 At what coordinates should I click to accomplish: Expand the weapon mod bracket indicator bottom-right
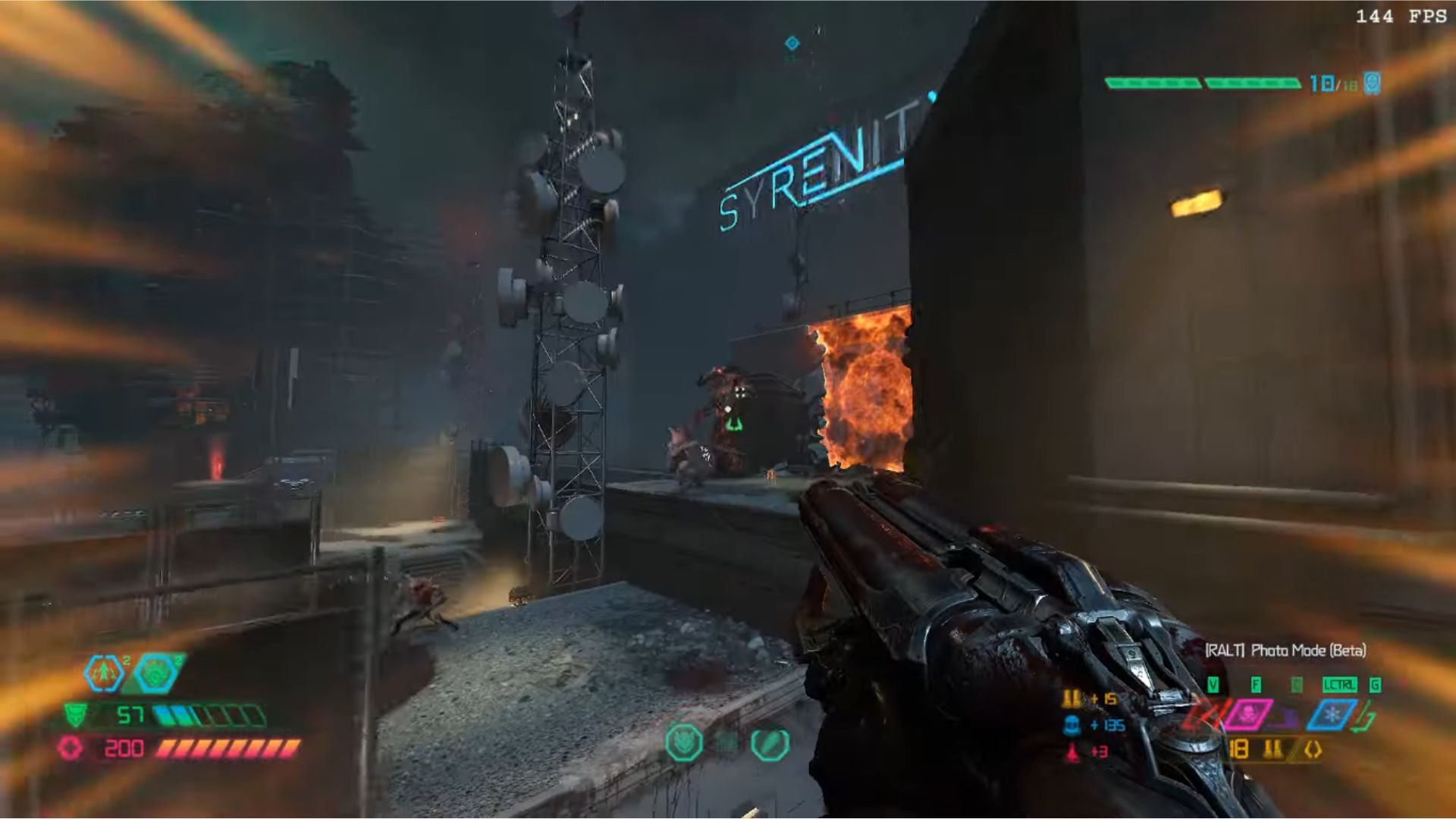coord(1312,750)
